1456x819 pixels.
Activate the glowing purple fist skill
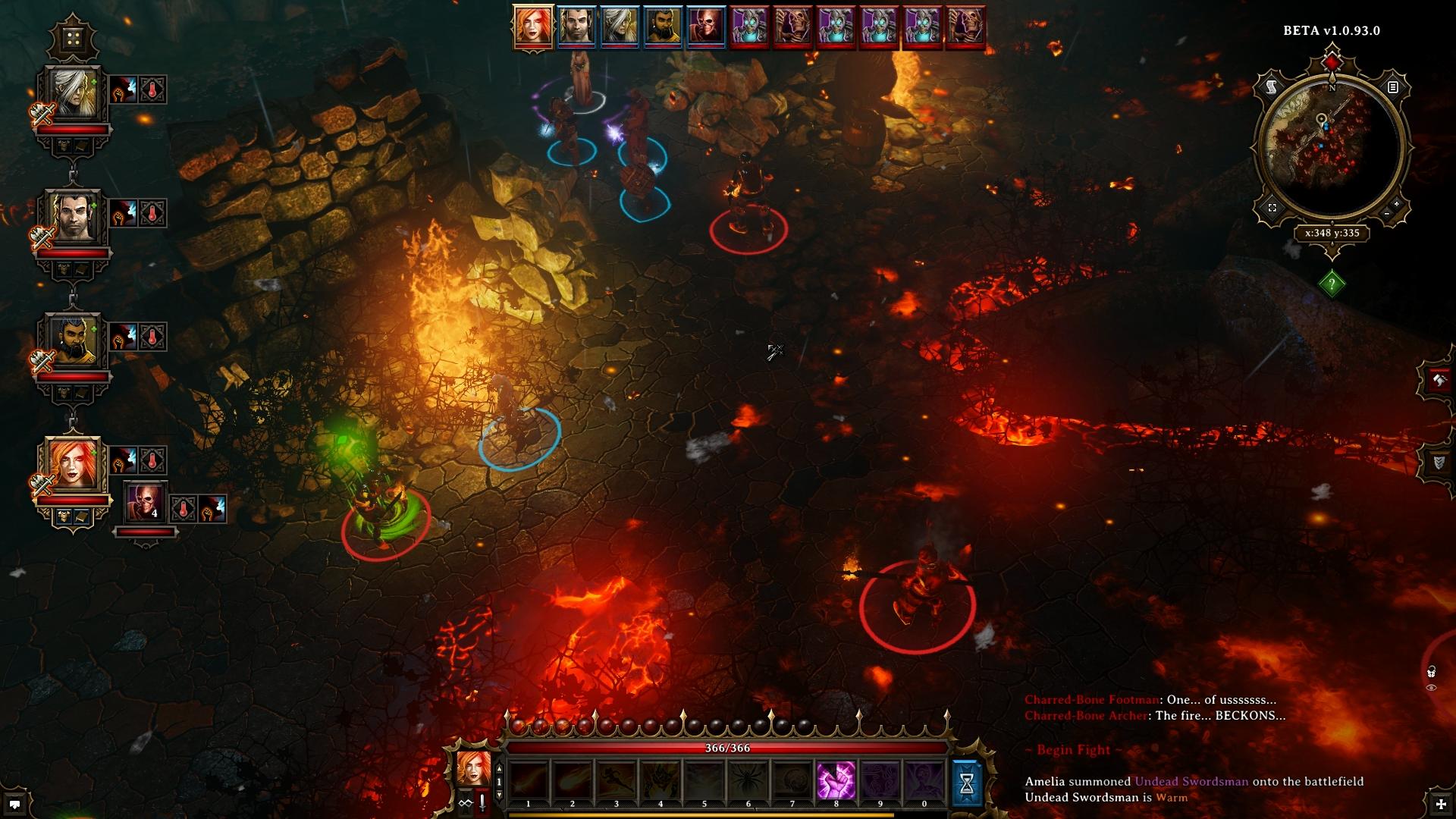(836, 782)
